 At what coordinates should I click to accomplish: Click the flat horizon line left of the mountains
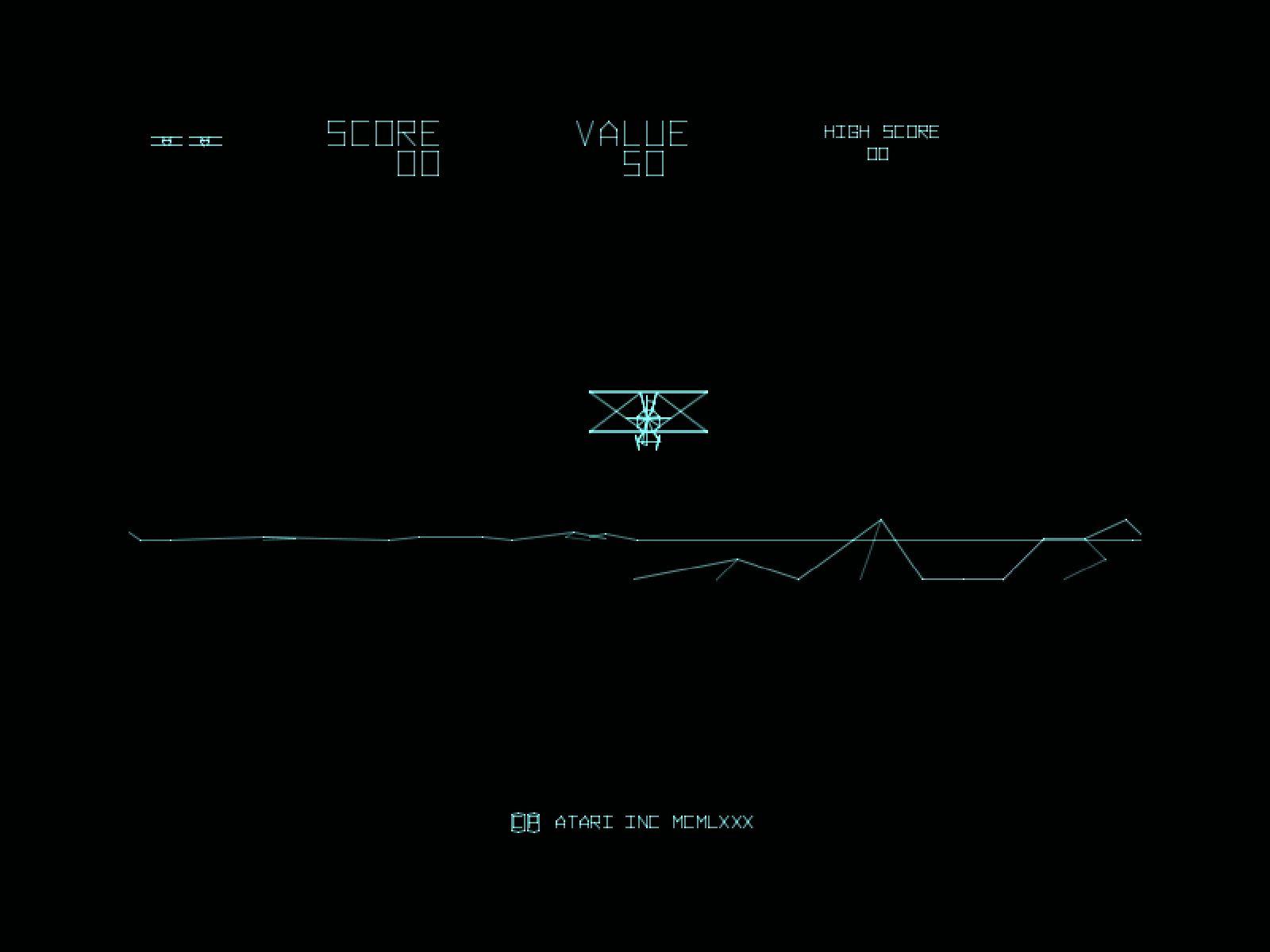(397, 541)
